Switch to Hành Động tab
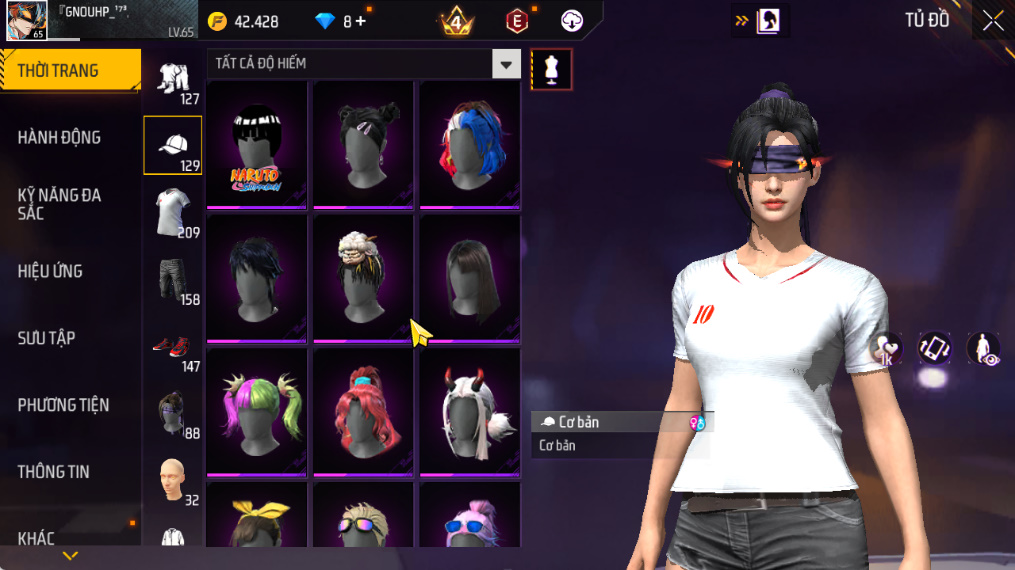This screenshot has height=570, width=1015. point(60,137)
